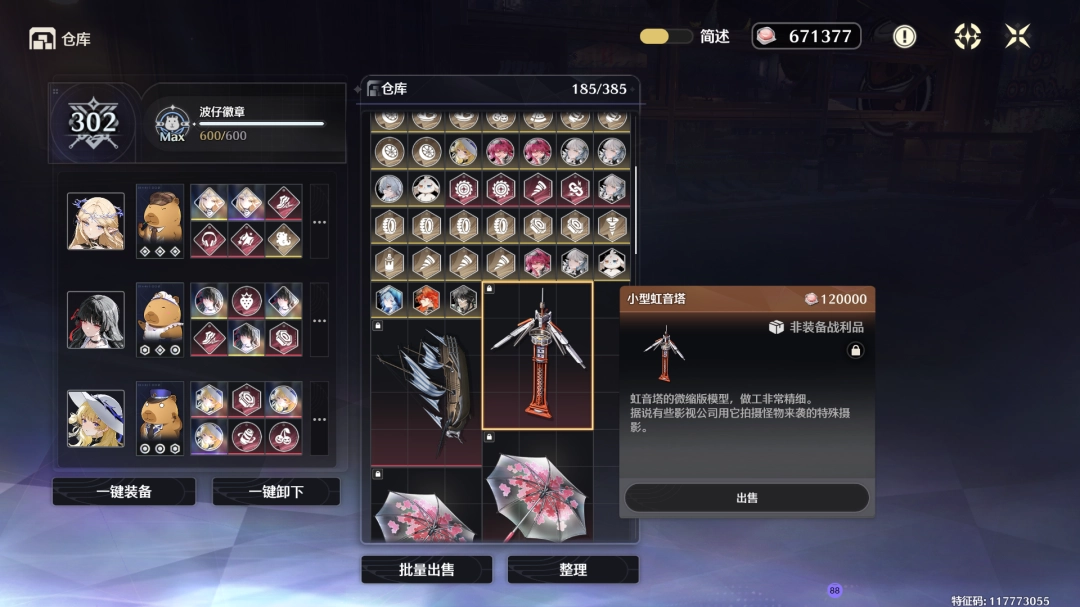Pick the headphones emblem equipment slot
Screen dimensions: 1080x607
pyautogui.click(x=208, y=240)
